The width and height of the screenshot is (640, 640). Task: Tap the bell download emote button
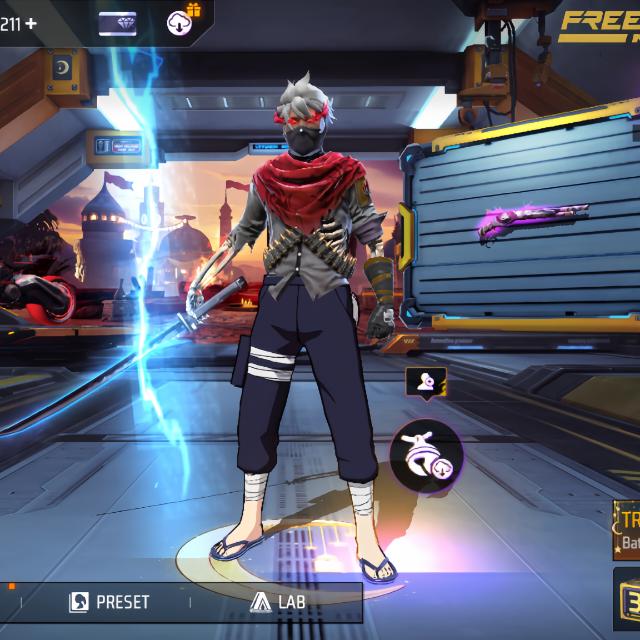[x=426, y=456]
